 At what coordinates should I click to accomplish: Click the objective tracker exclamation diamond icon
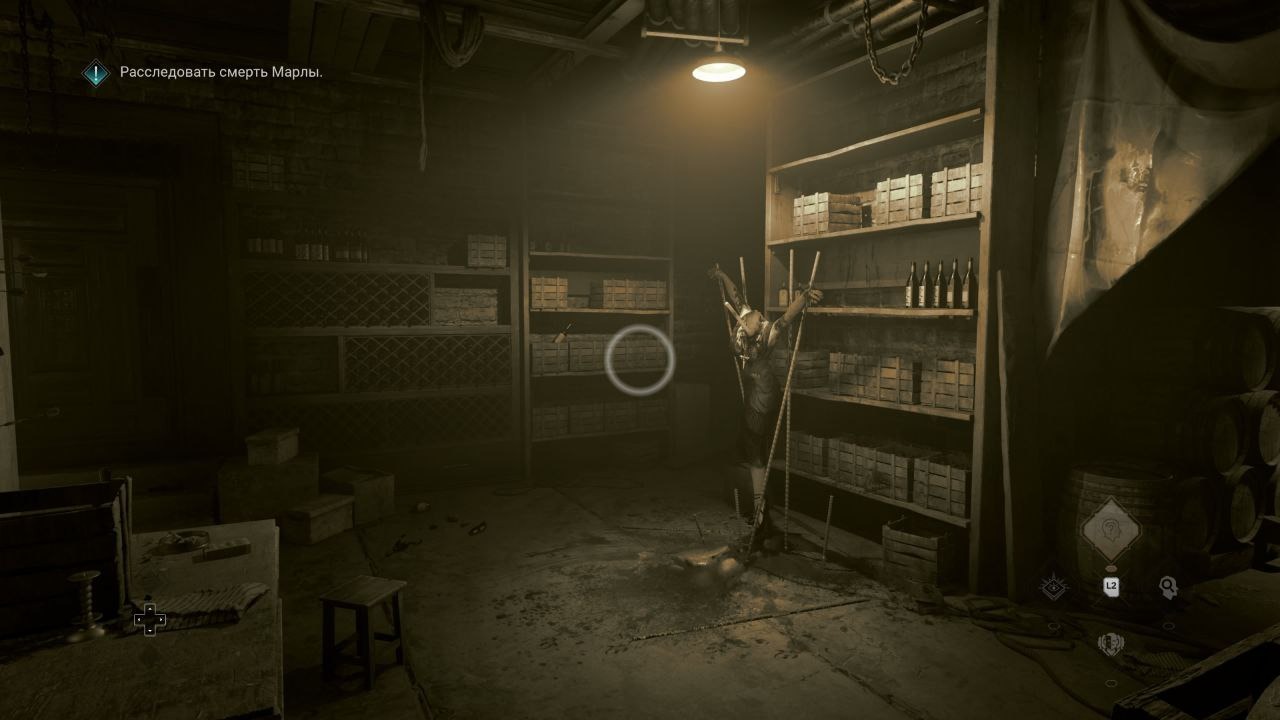[x=96, y=72]
